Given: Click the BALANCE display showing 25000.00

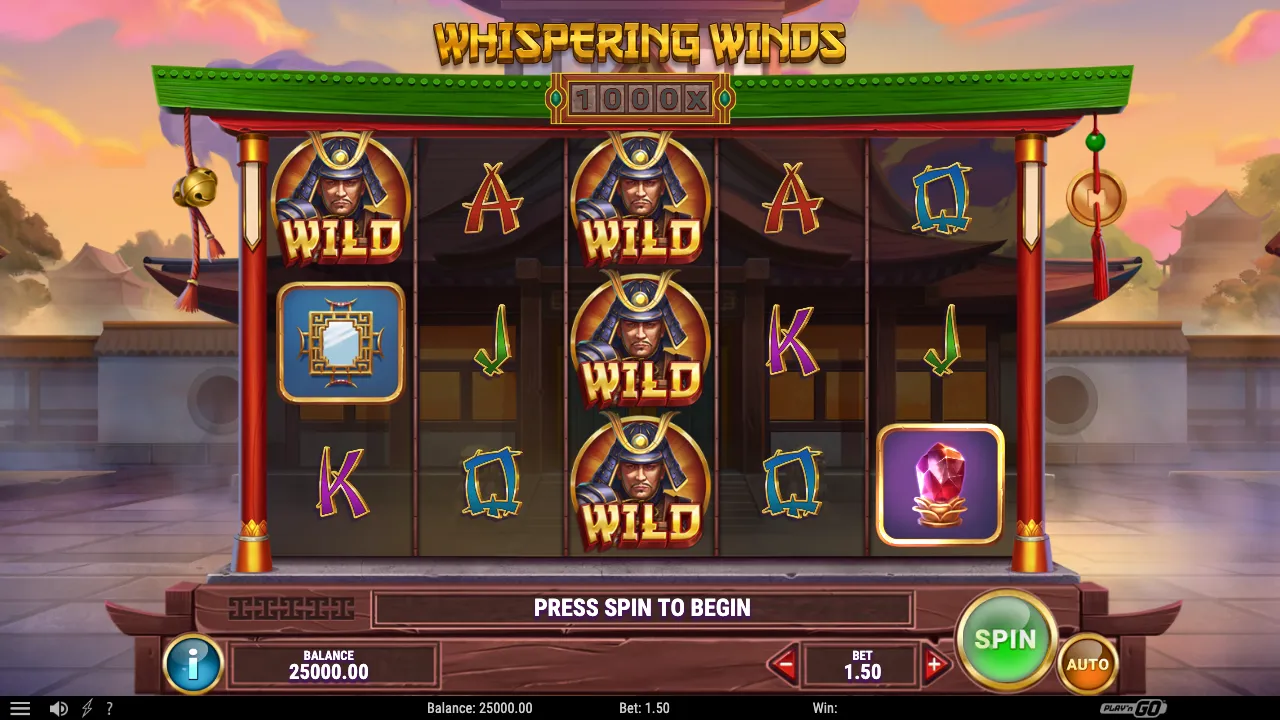Looking at the screenshot, I should (333, 664).
